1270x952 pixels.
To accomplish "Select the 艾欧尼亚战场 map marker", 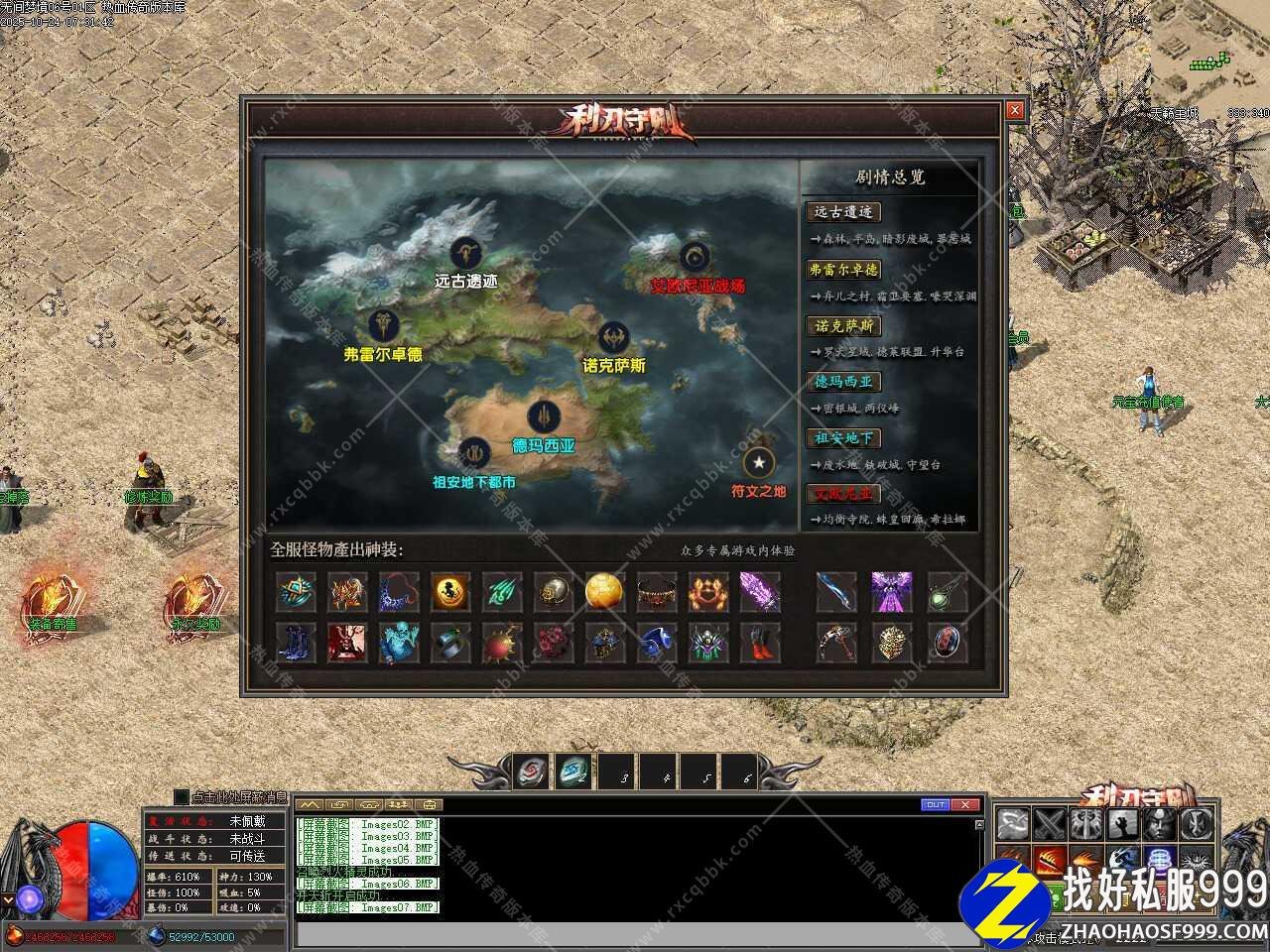I will (696, 258).
